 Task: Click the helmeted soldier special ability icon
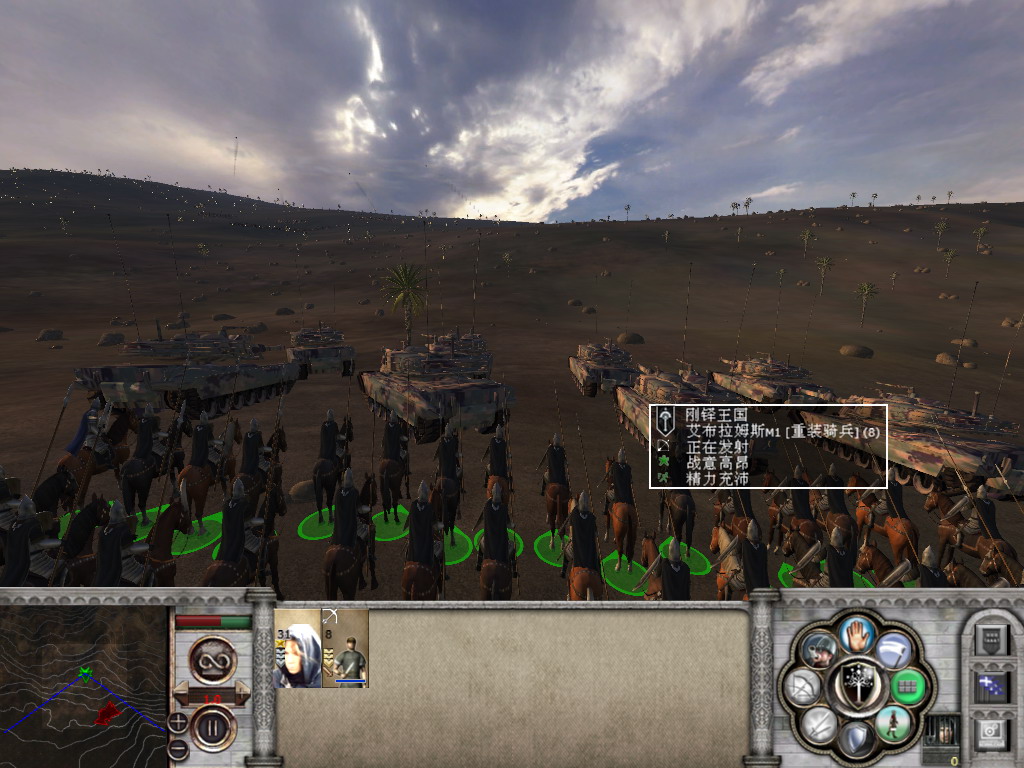click(x=819, y=650)
